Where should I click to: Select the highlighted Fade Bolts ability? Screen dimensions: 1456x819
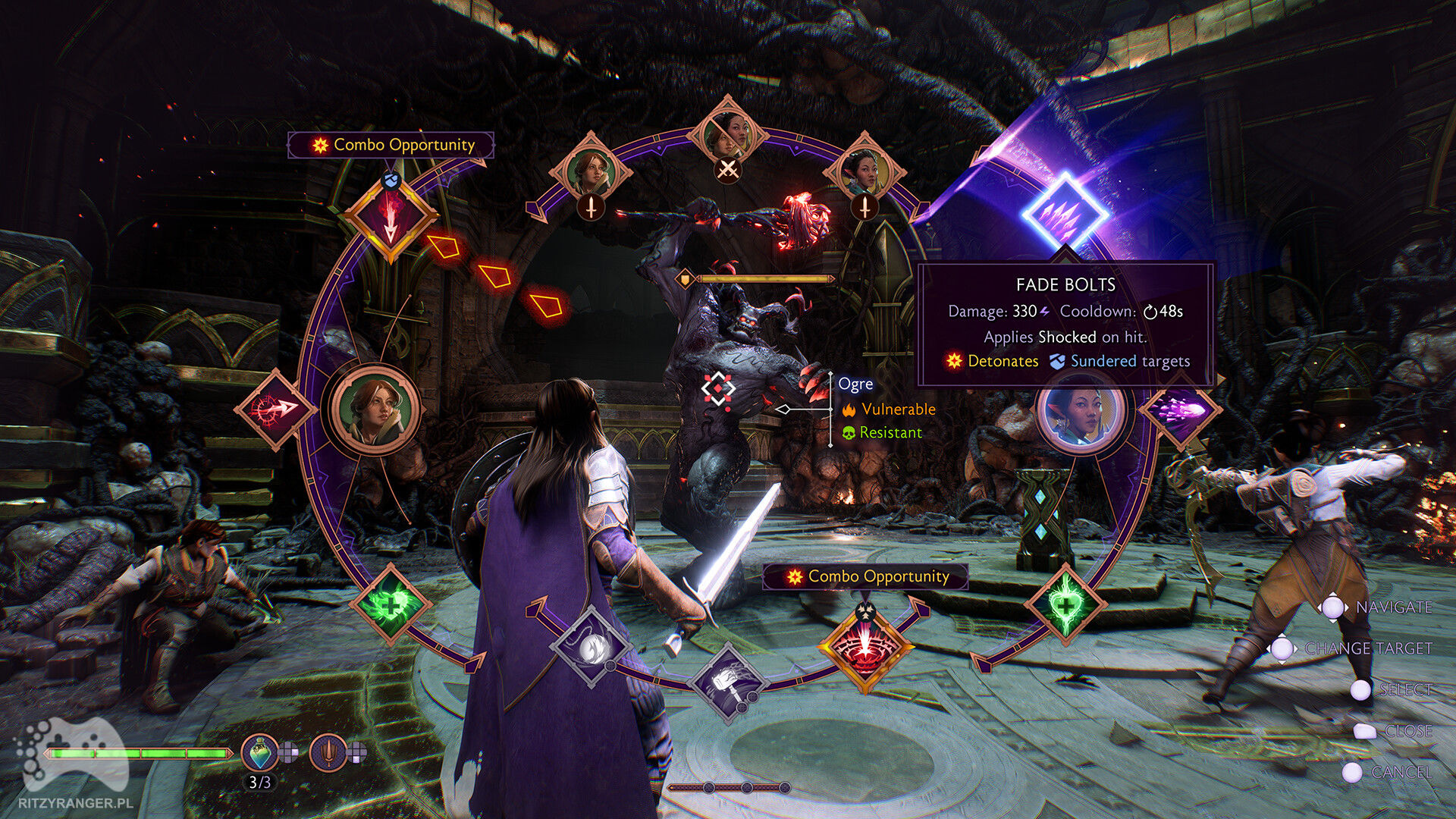(1065, 215)
